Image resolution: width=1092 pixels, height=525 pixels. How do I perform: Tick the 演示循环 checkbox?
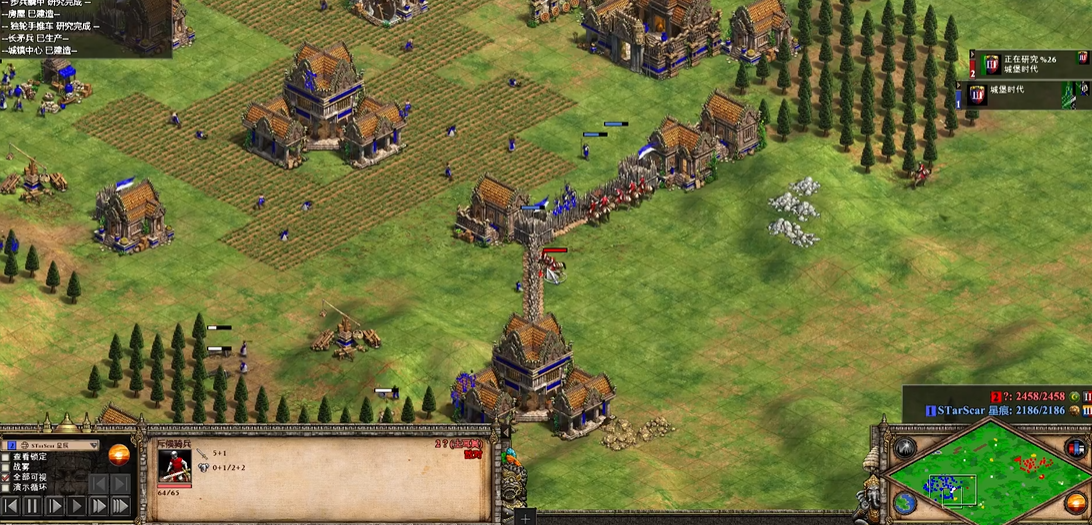(x=6, y=488)
